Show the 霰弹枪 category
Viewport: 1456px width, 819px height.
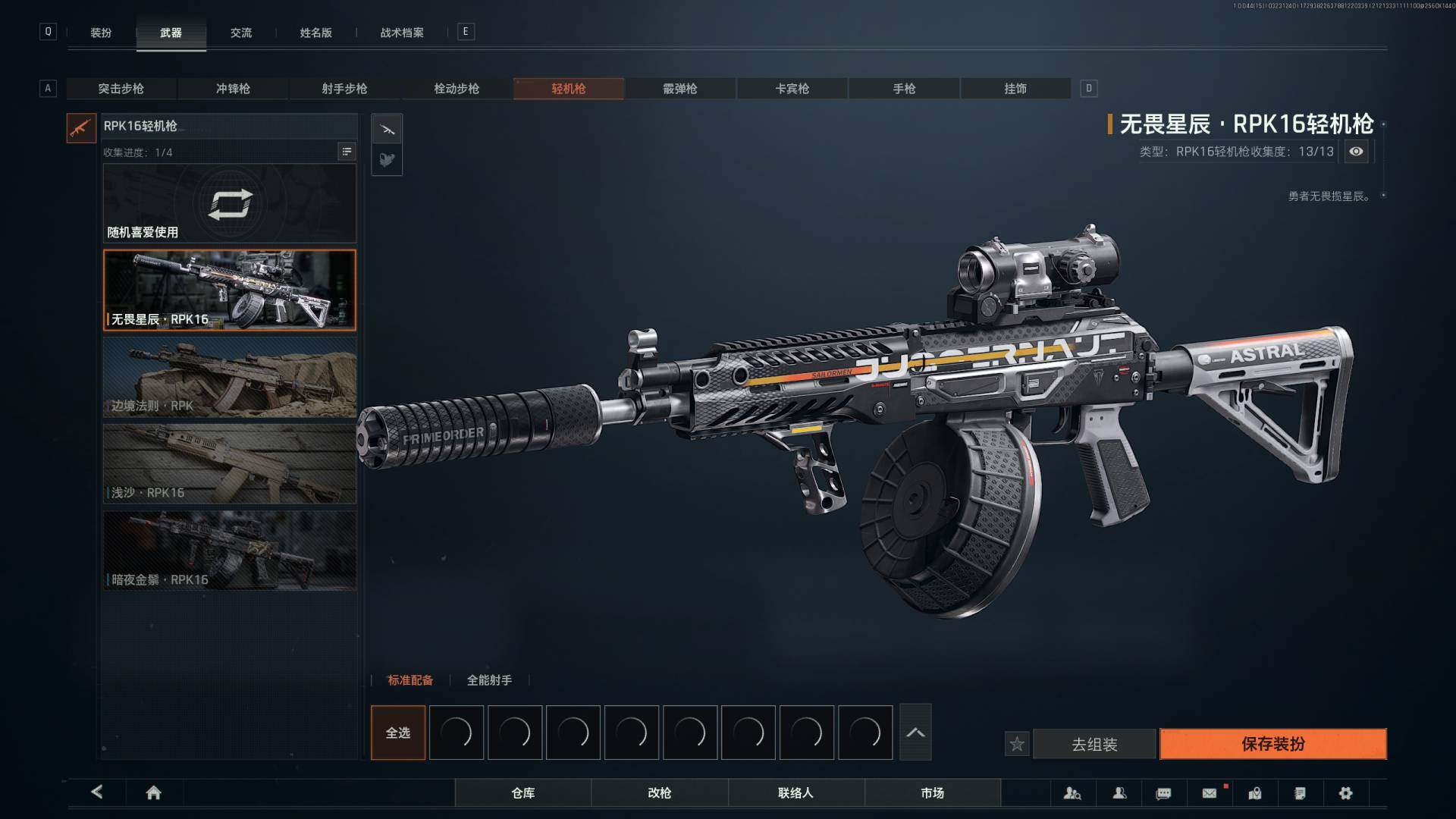680,89
